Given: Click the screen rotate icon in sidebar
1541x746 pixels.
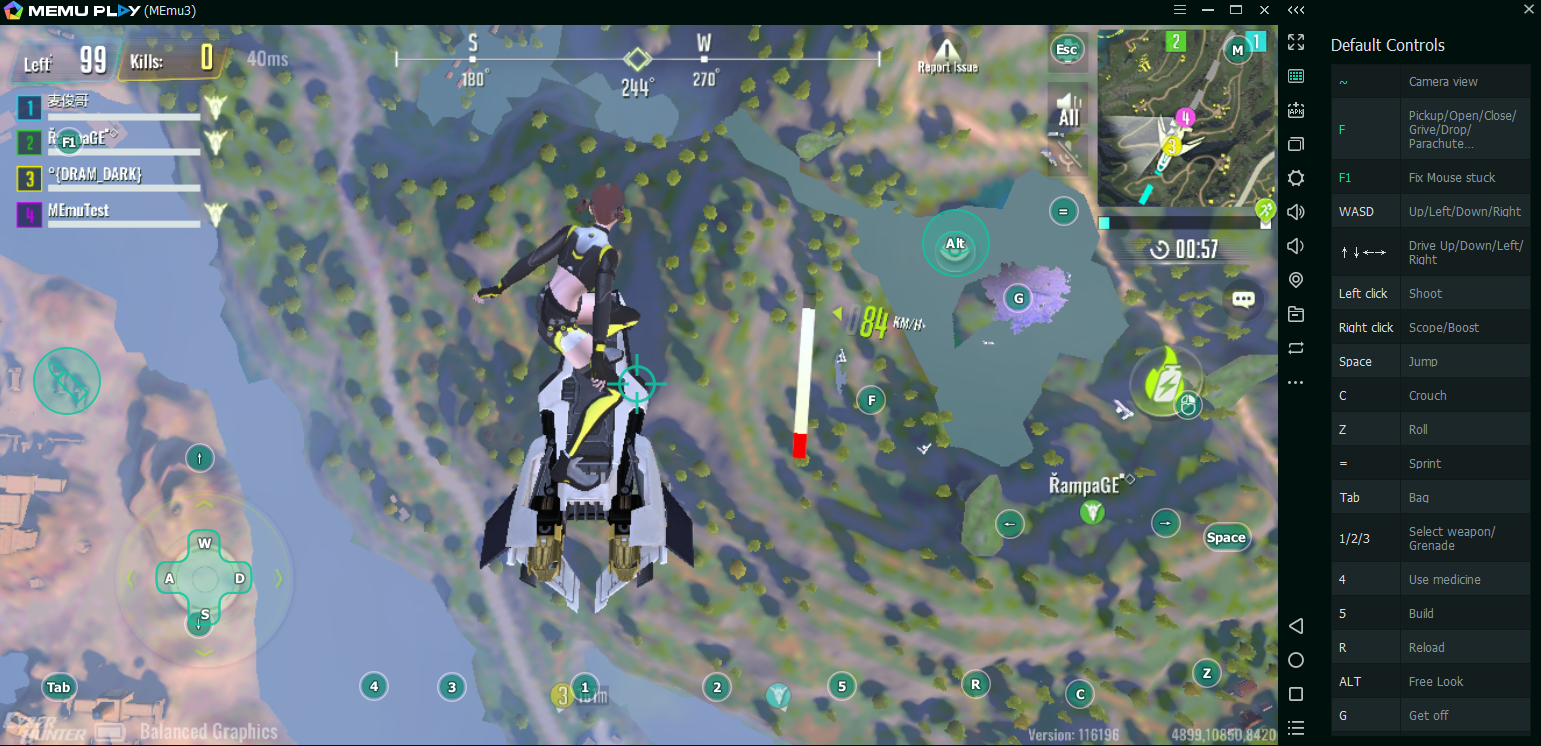Looking at the screenshot, I should 1296,348.
